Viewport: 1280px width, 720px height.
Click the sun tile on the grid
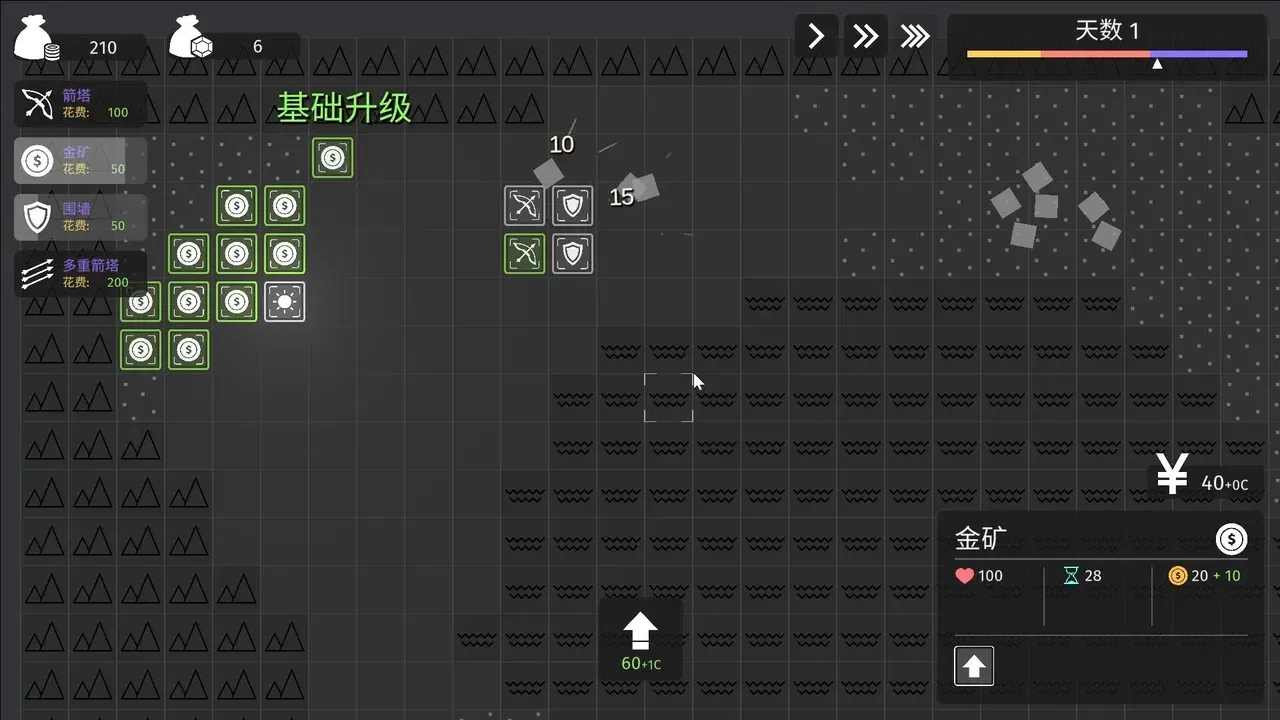(x=284, y=301)
